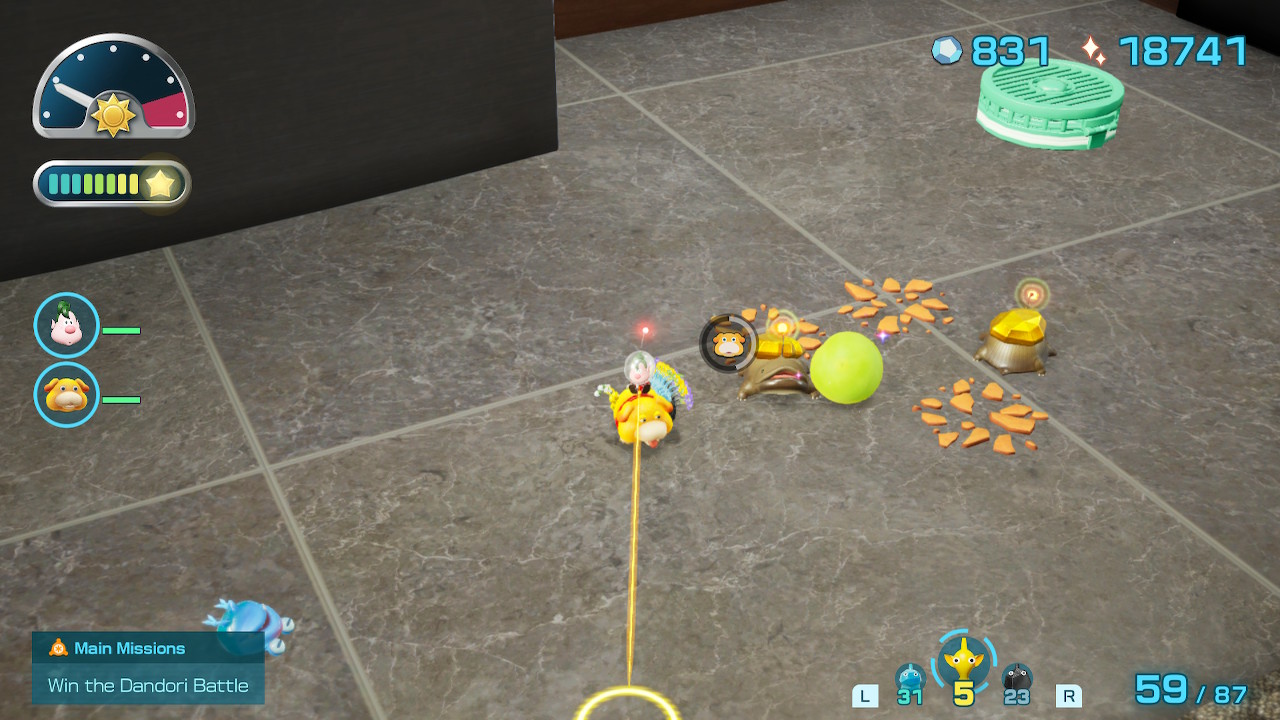Select the highlighted Yellow Pikmin icon

pos(964,661)
